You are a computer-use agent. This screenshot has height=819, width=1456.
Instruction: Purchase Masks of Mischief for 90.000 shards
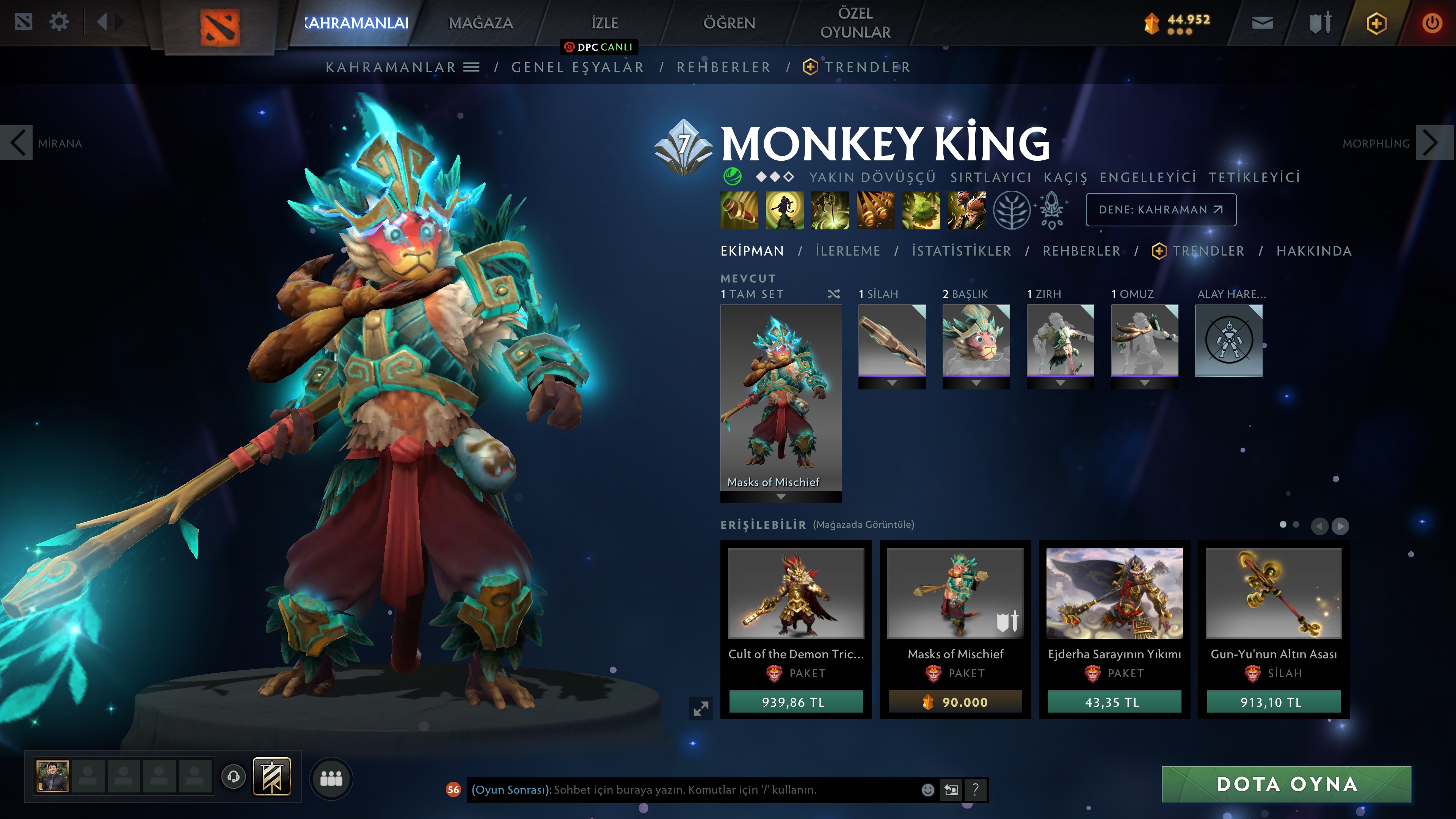point(955,702)
